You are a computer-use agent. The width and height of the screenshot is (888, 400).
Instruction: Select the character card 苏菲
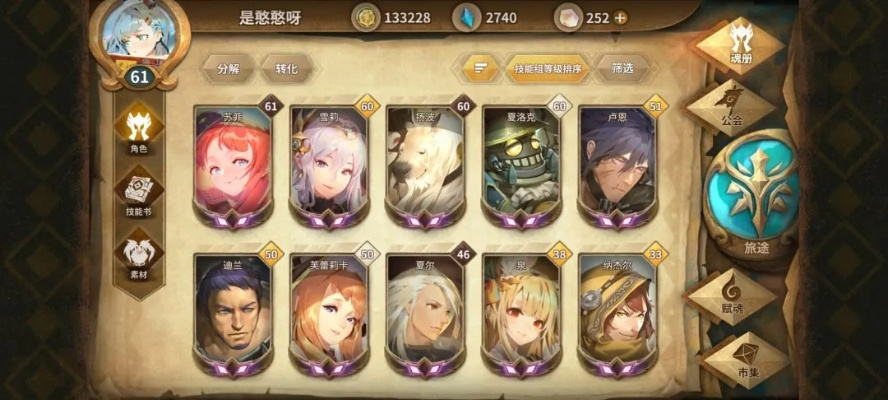tap(232, 165)
